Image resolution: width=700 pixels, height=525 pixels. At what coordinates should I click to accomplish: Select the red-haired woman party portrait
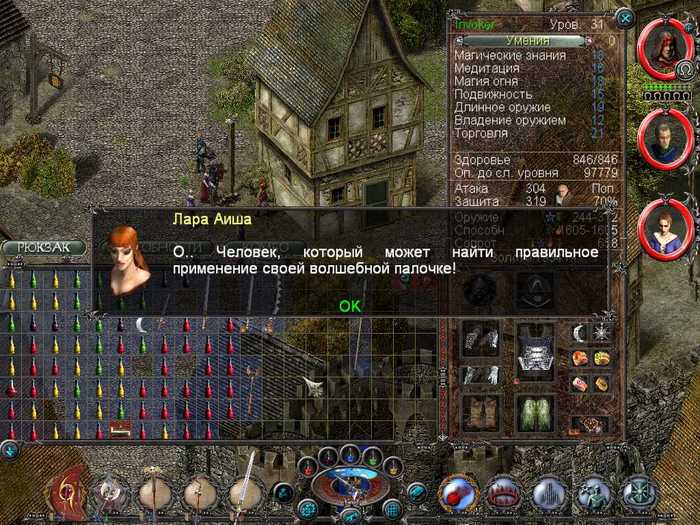(x=662, y=228)
